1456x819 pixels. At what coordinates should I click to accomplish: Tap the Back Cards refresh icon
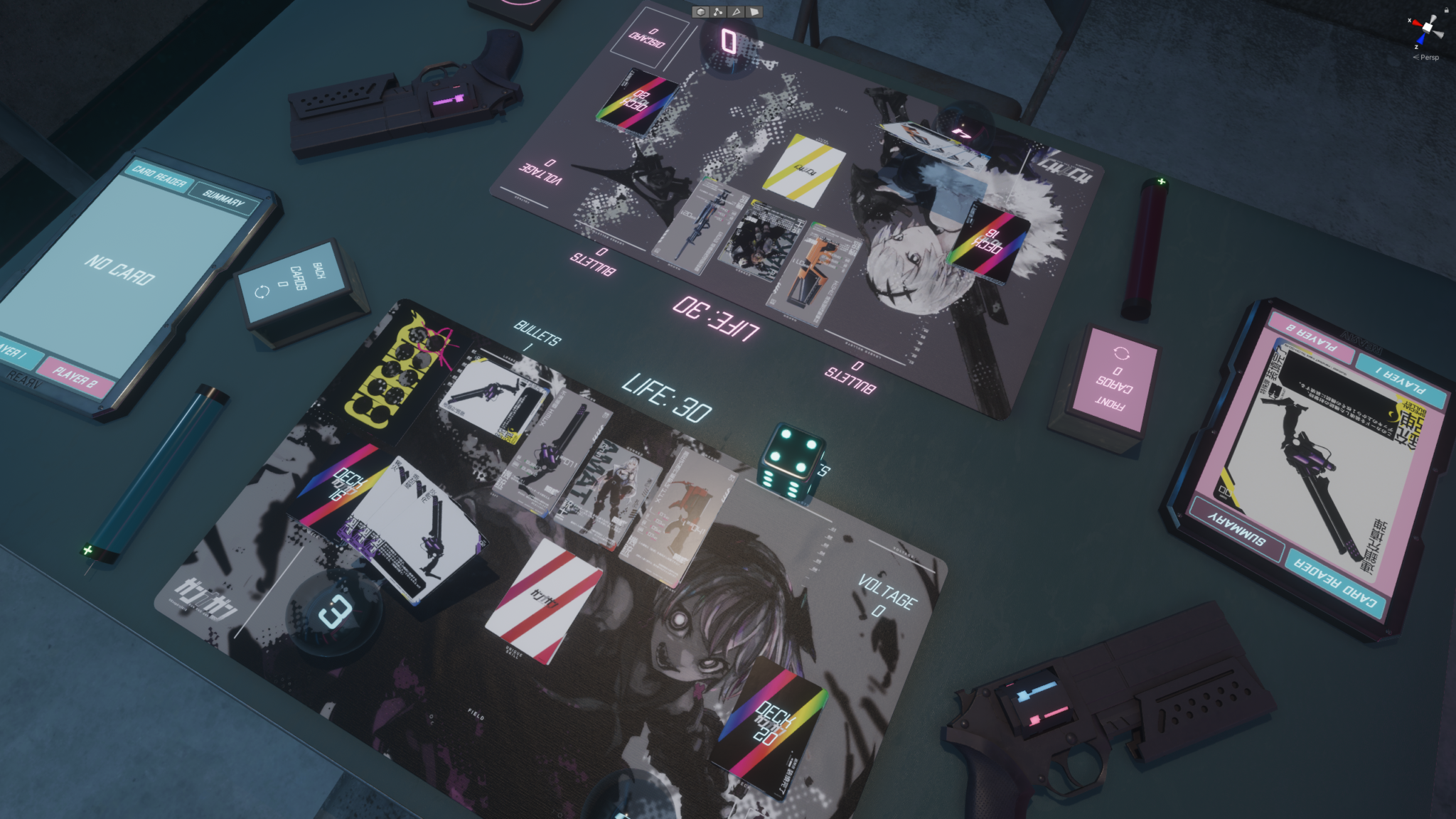click(262, 291)
